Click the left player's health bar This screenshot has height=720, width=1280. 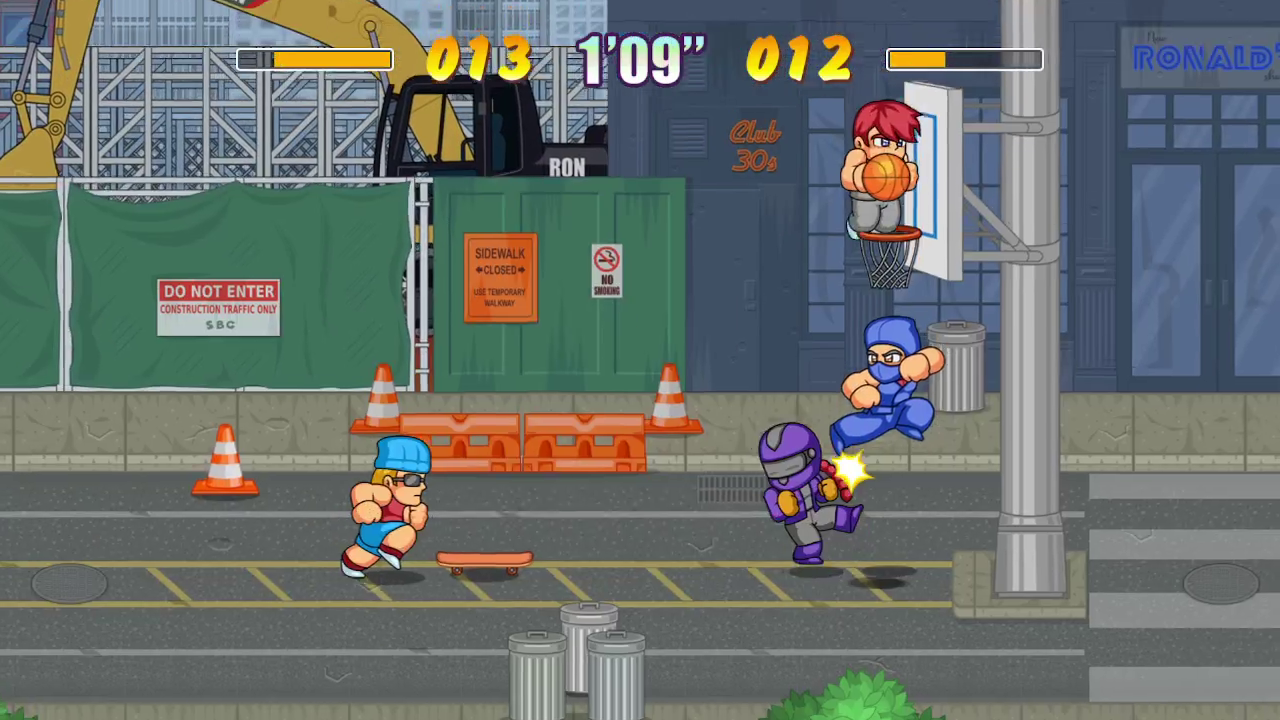coord(315,60)
